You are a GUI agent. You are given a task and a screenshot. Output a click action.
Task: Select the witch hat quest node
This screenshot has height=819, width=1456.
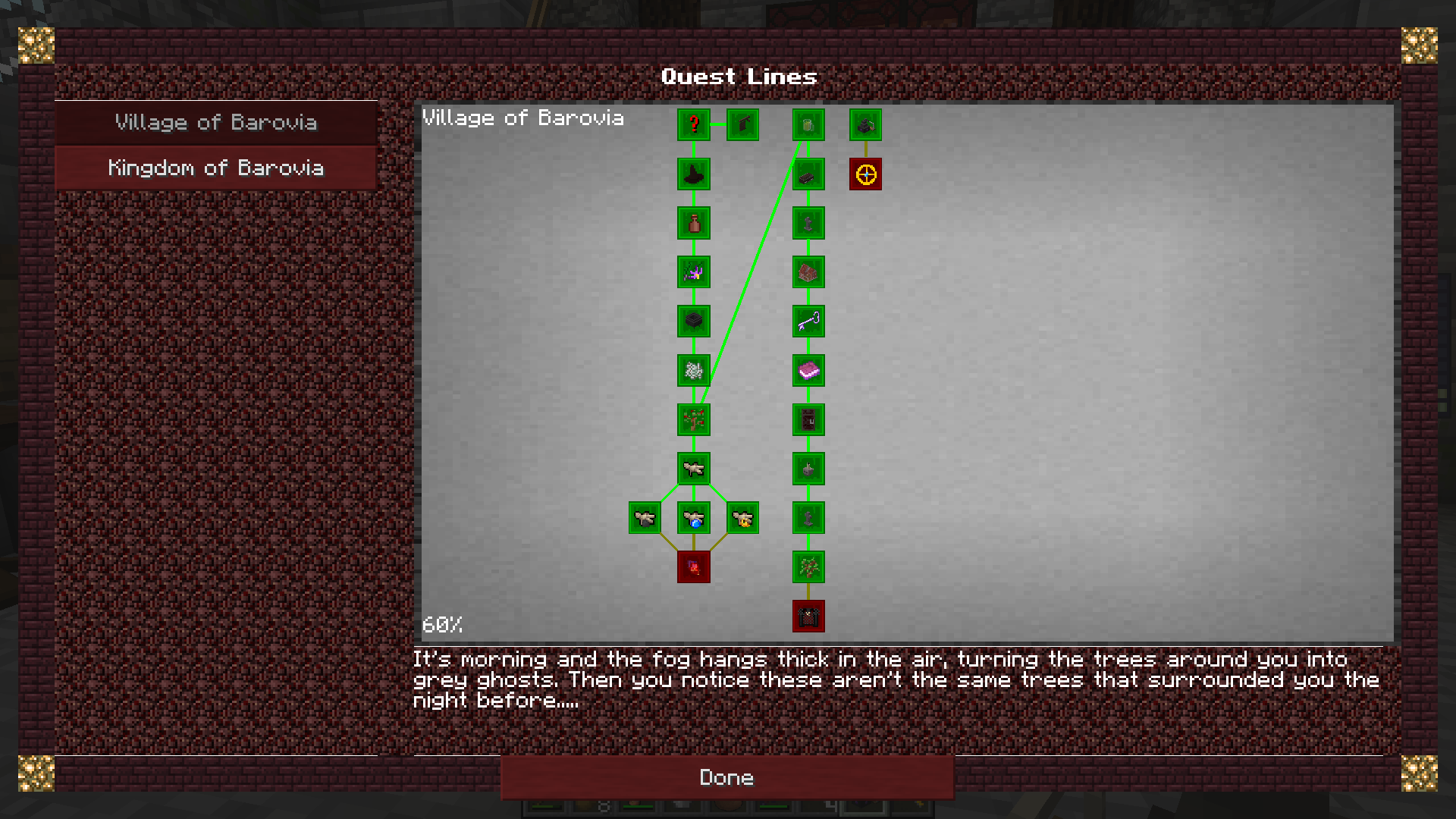694,174
